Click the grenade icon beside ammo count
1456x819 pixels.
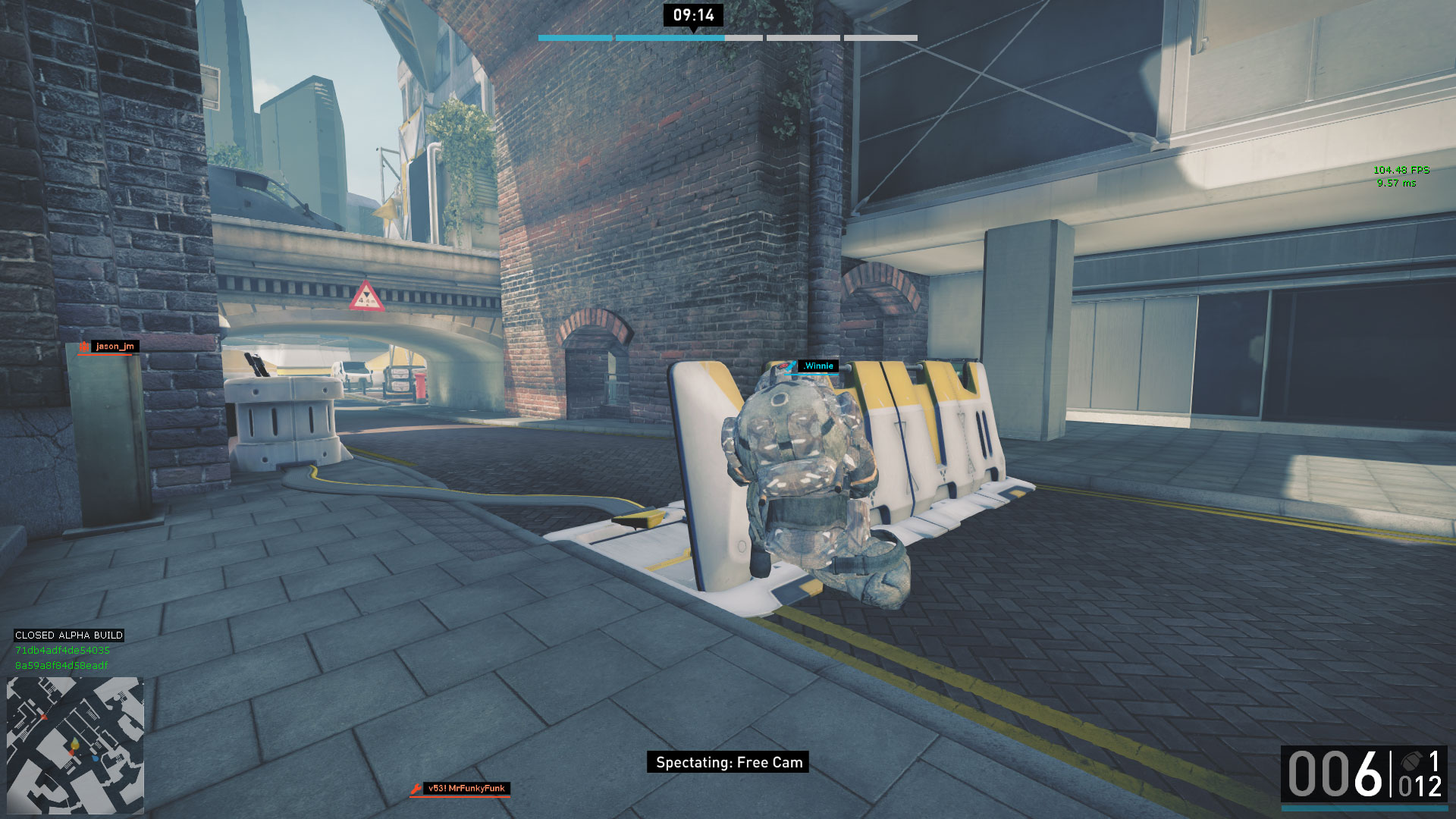1410,761
